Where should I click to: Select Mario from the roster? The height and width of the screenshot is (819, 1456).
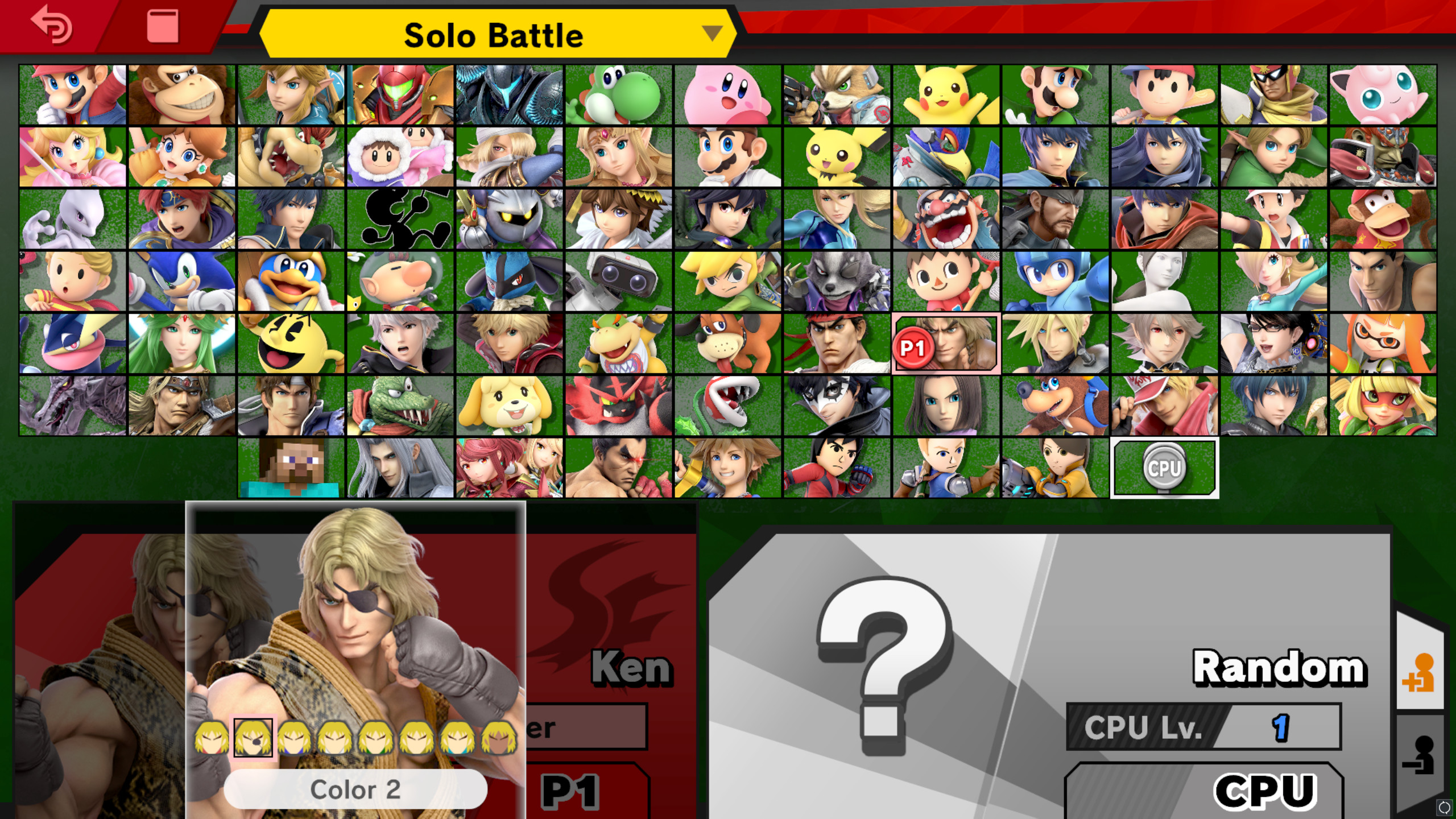(73, 94)
